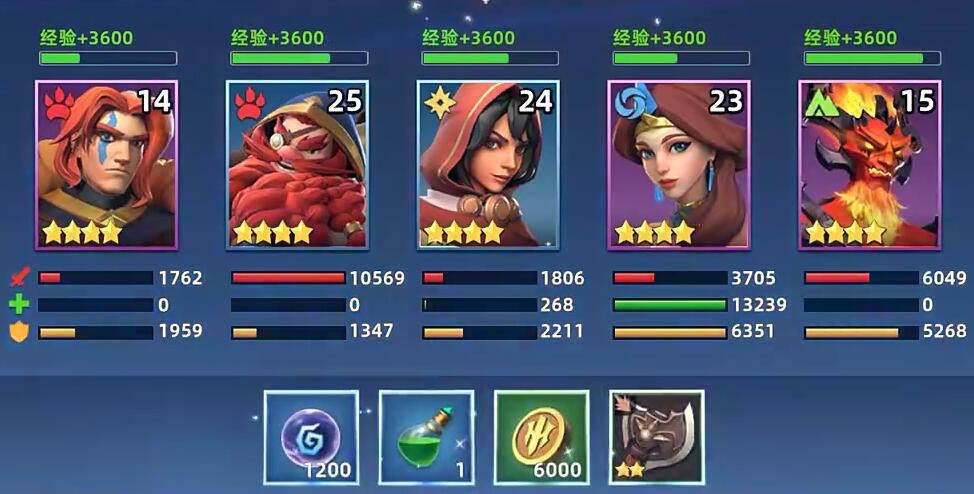
Task: Check the gold coin reward of 6000
Action: tap(541, 437)
